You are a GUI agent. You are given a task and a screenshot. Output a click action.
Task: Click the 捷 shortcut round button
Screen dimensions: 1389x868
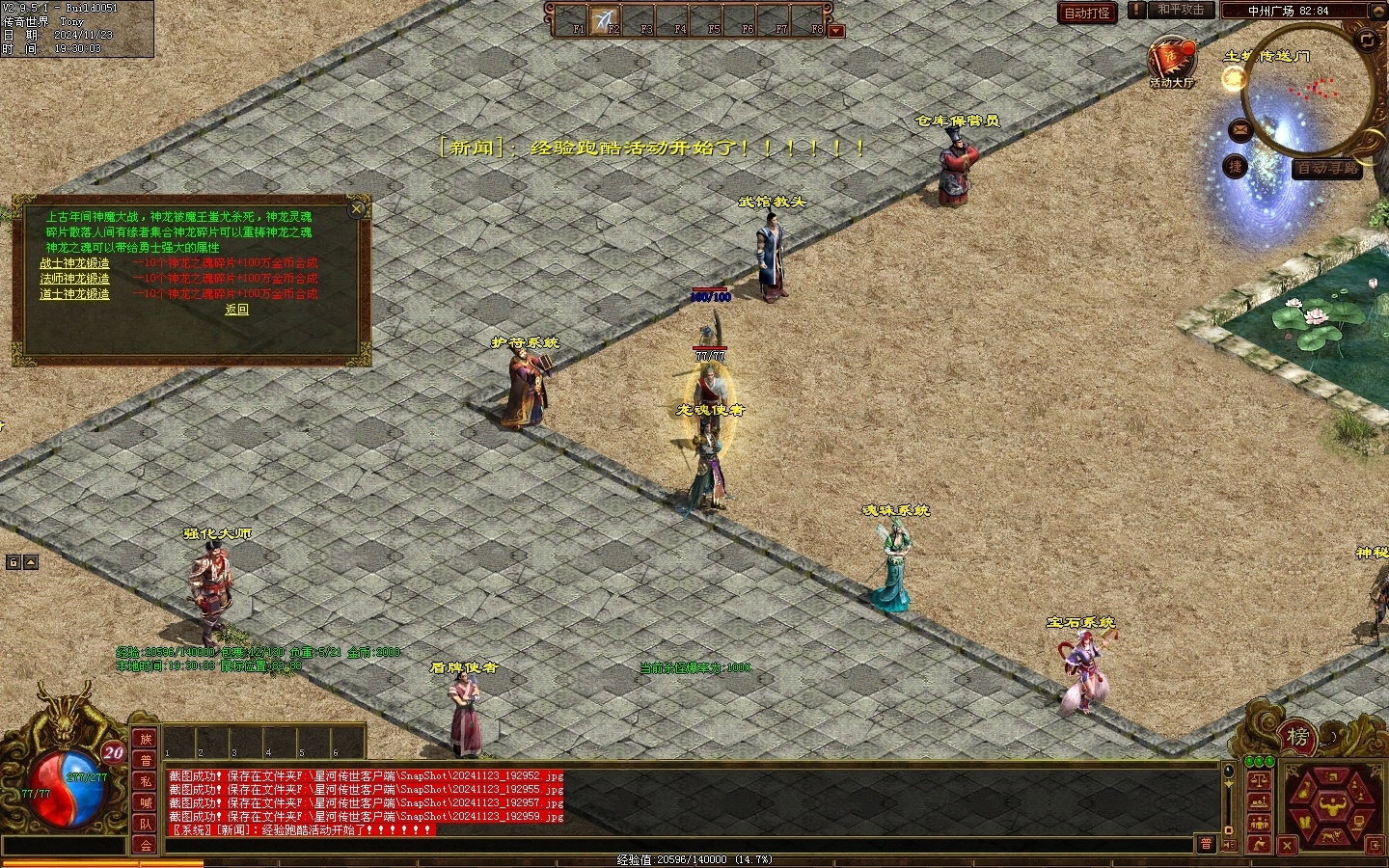(1235, 167)
